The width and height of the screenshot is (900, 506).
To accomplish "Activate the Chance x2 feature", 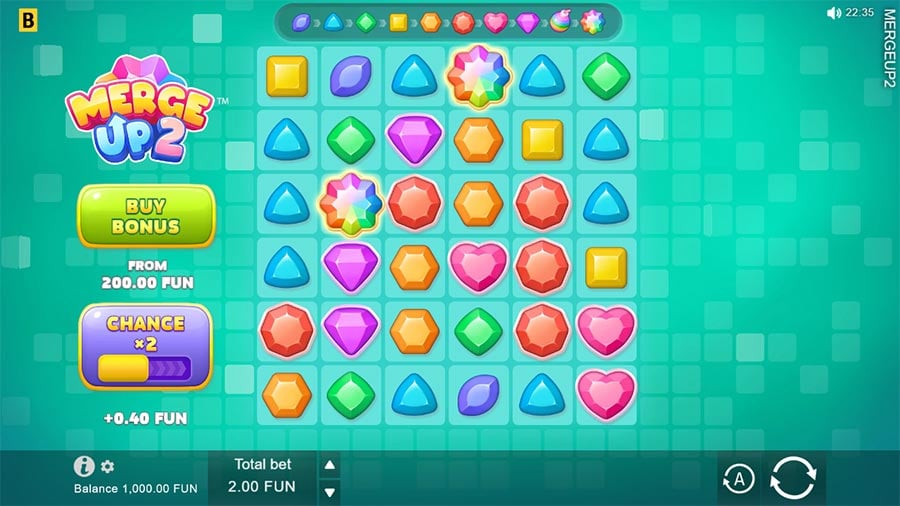I will coord(146,347).
